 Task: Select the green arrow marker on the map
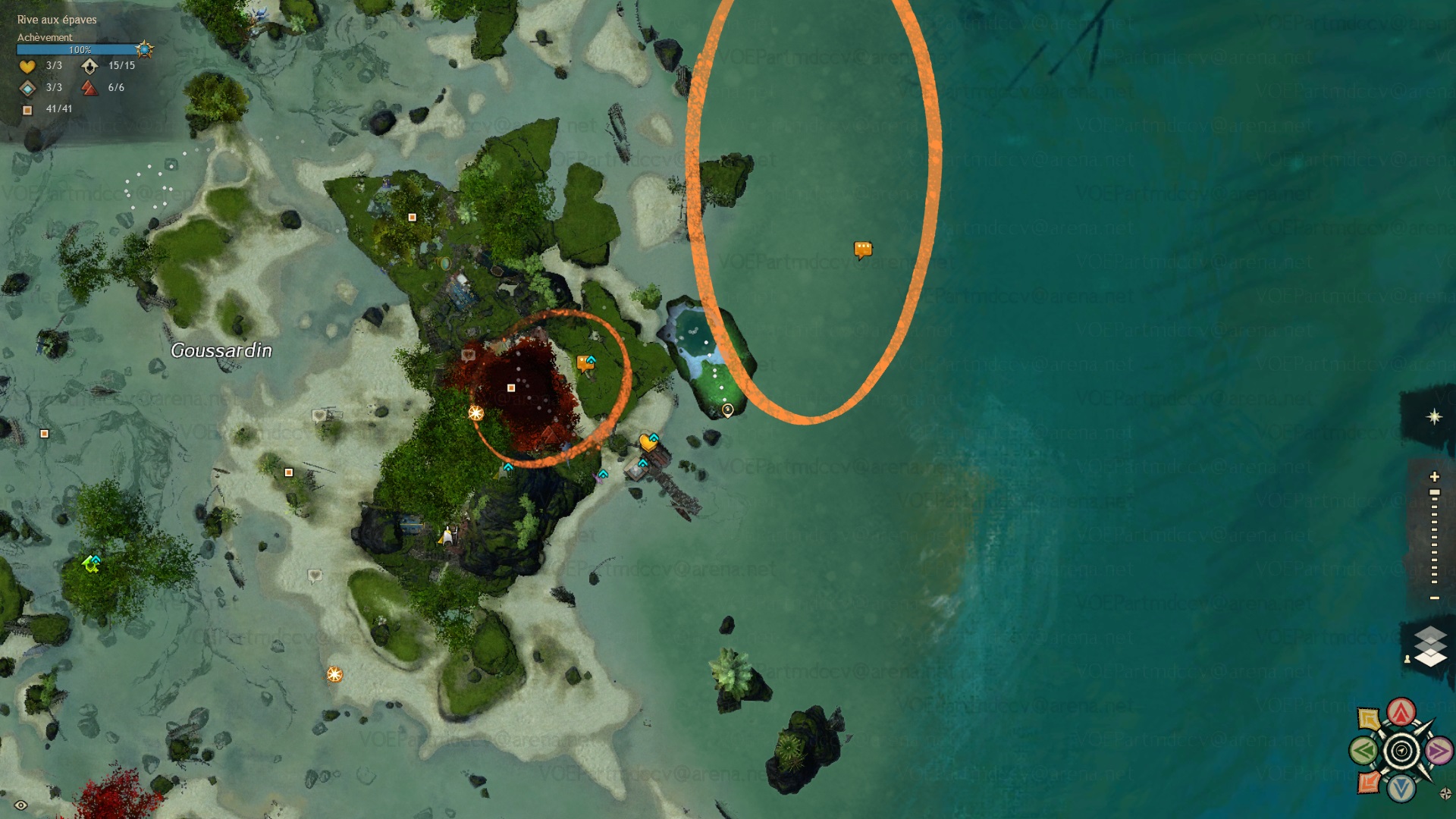coord(90,563)
